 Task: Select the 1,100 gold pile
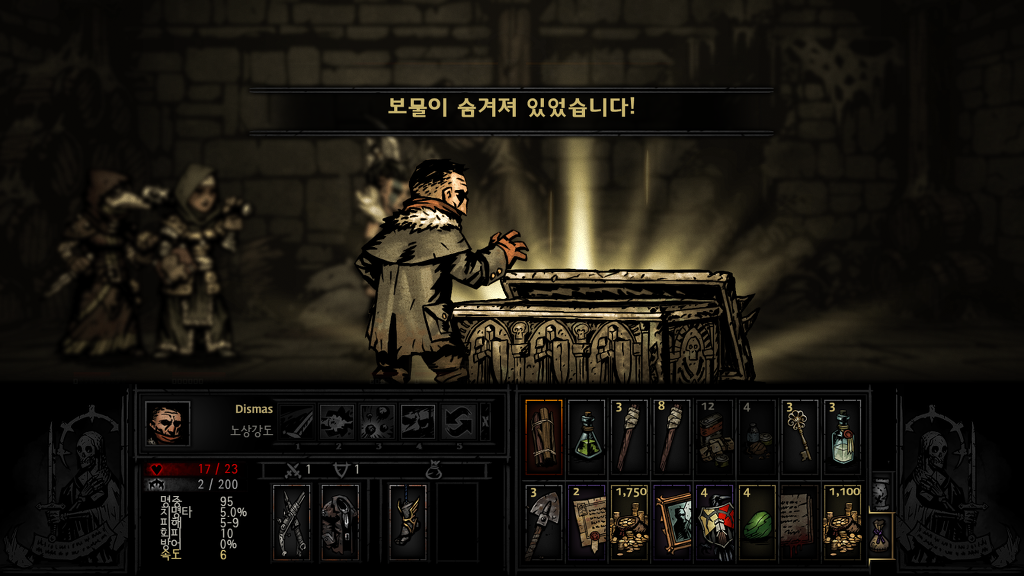[x=842, y=521]
